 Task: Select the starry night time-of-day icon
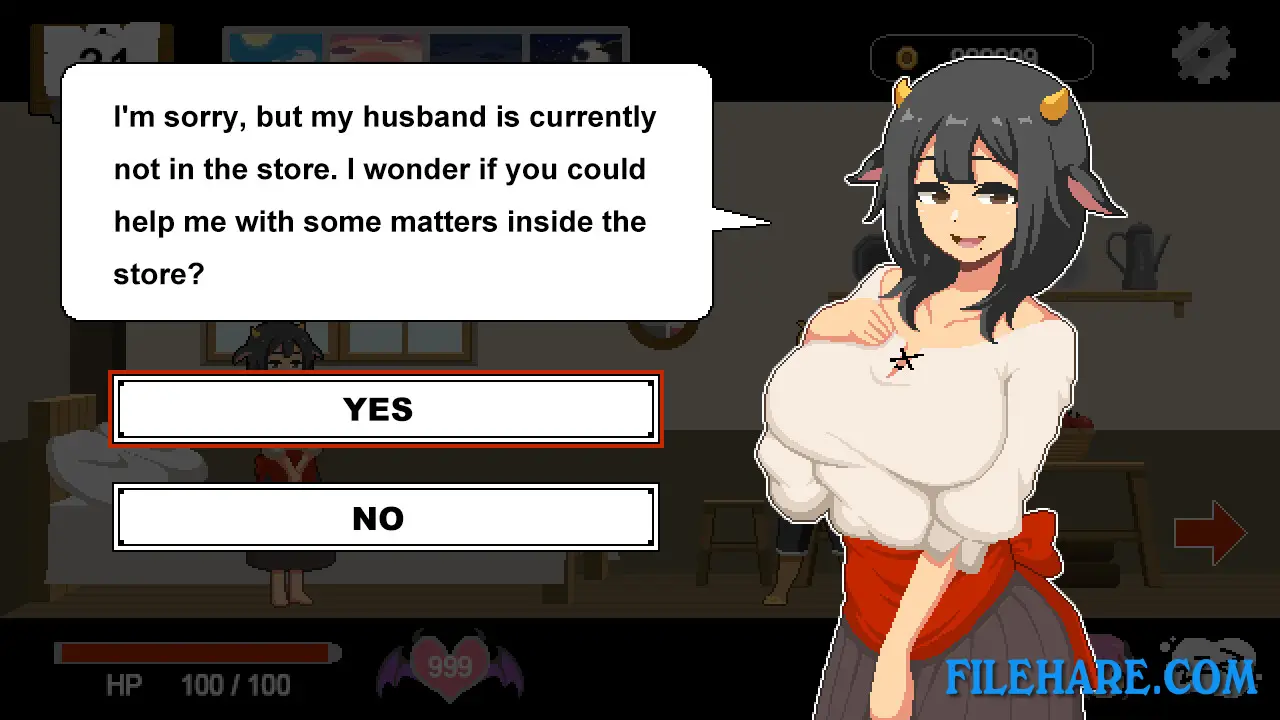click(578, 47)
